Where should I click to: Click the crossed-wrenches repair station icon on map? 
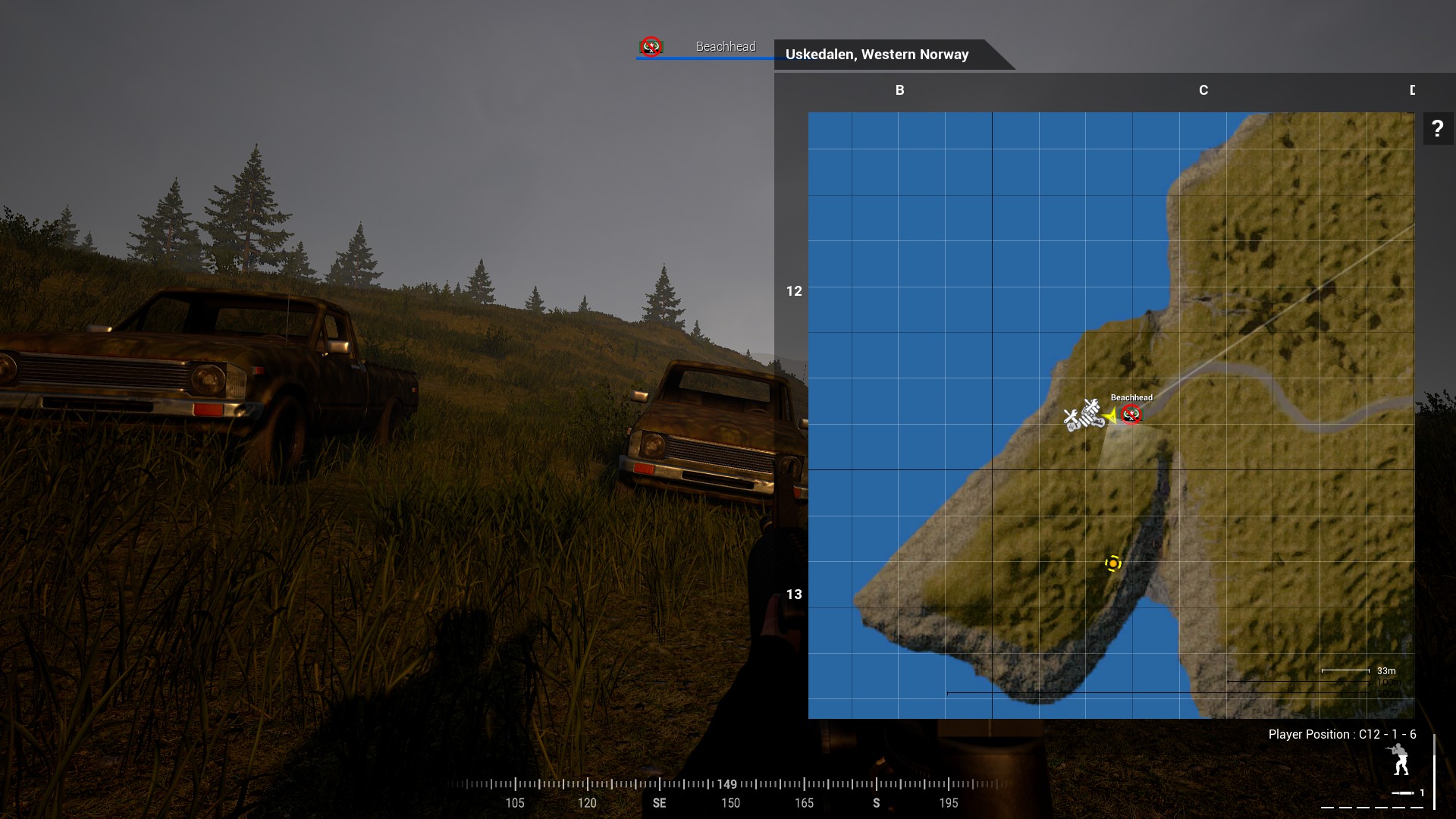[x=1072, y=419]
